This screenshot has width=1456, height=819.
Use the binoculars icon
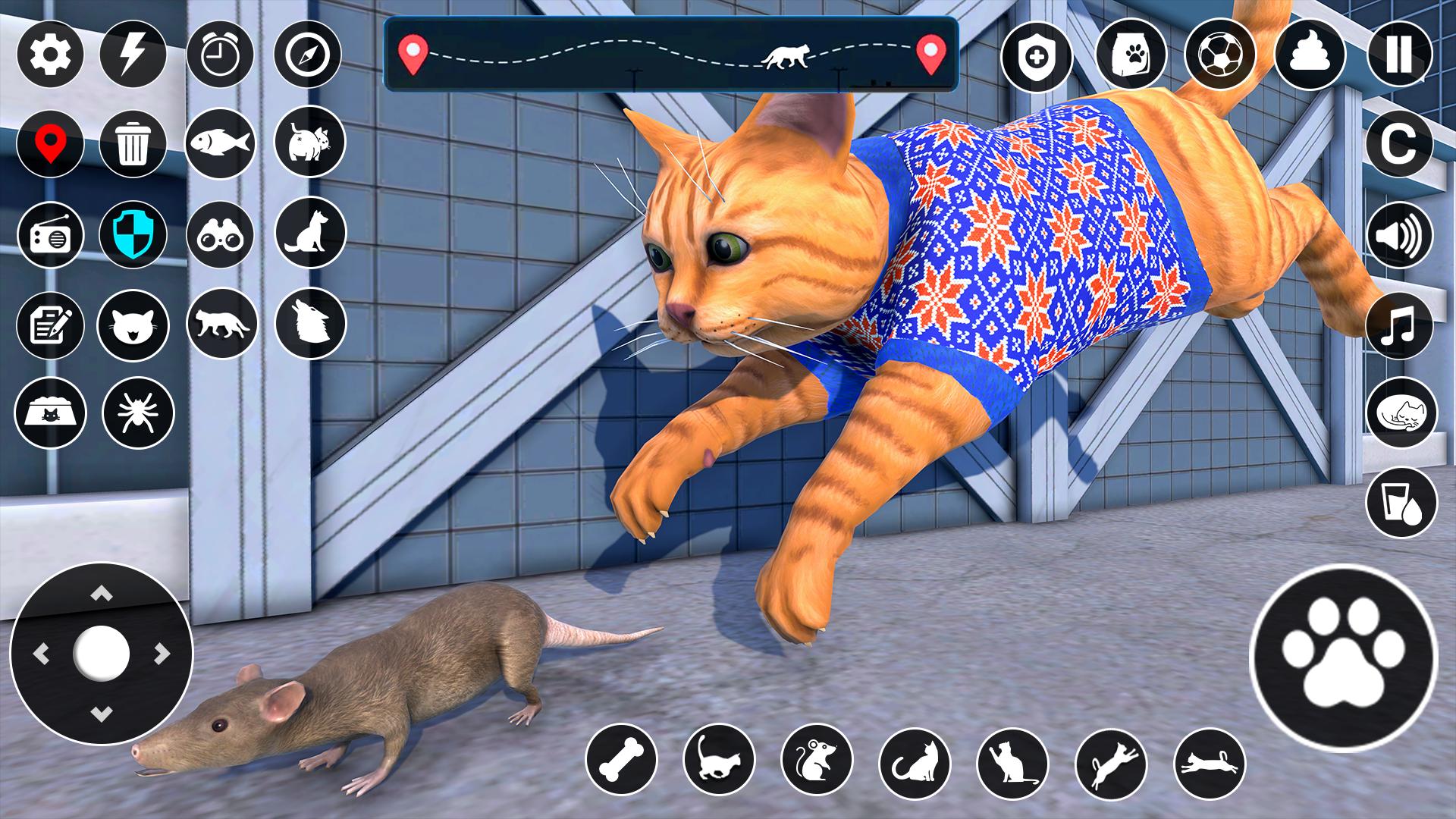click(220, 235)
